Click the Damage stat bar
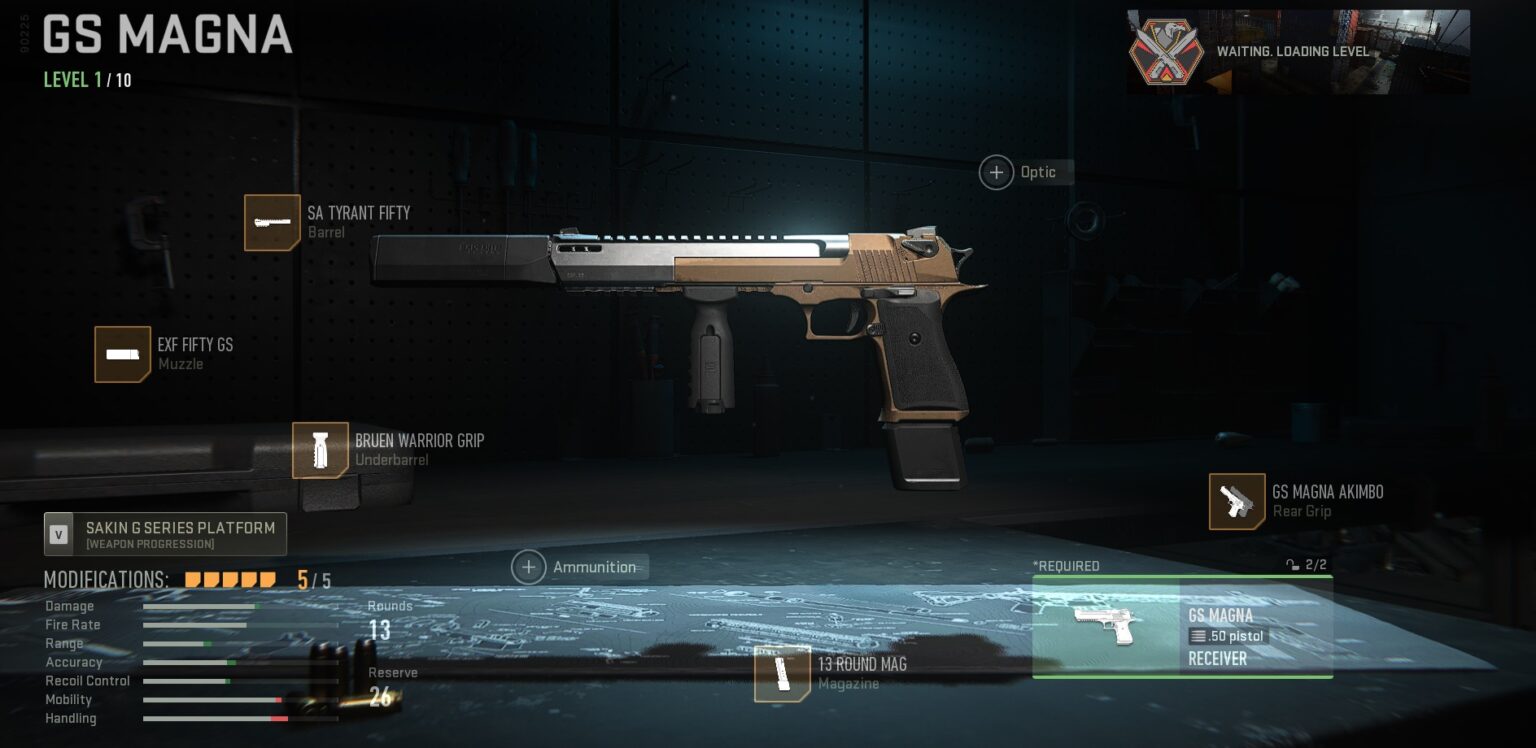This screenshot has width=1536, height=748. click(200, 606)
